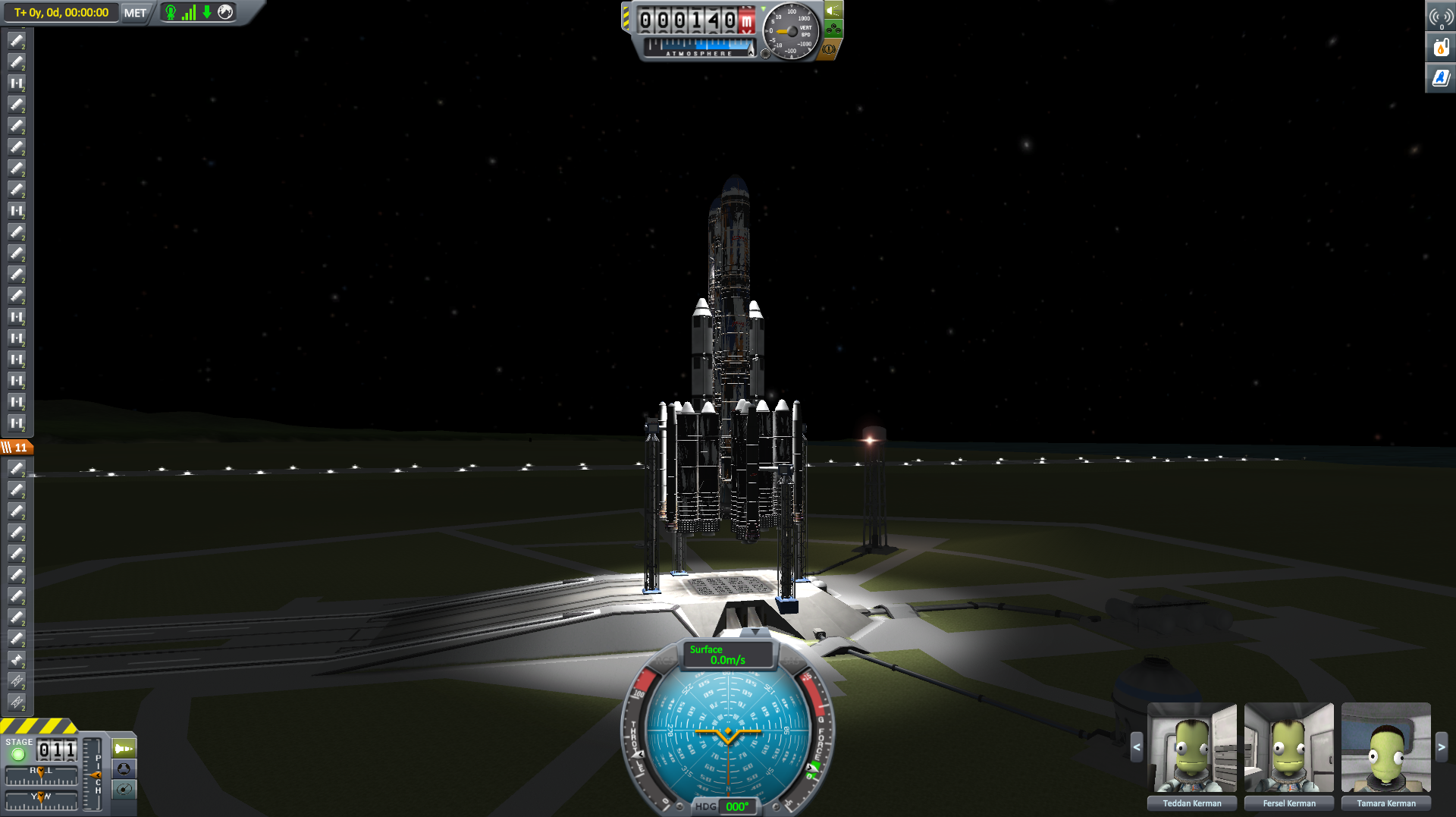
Task: Toggle the lights button beside the altimeter
Action: pos(833,11)
